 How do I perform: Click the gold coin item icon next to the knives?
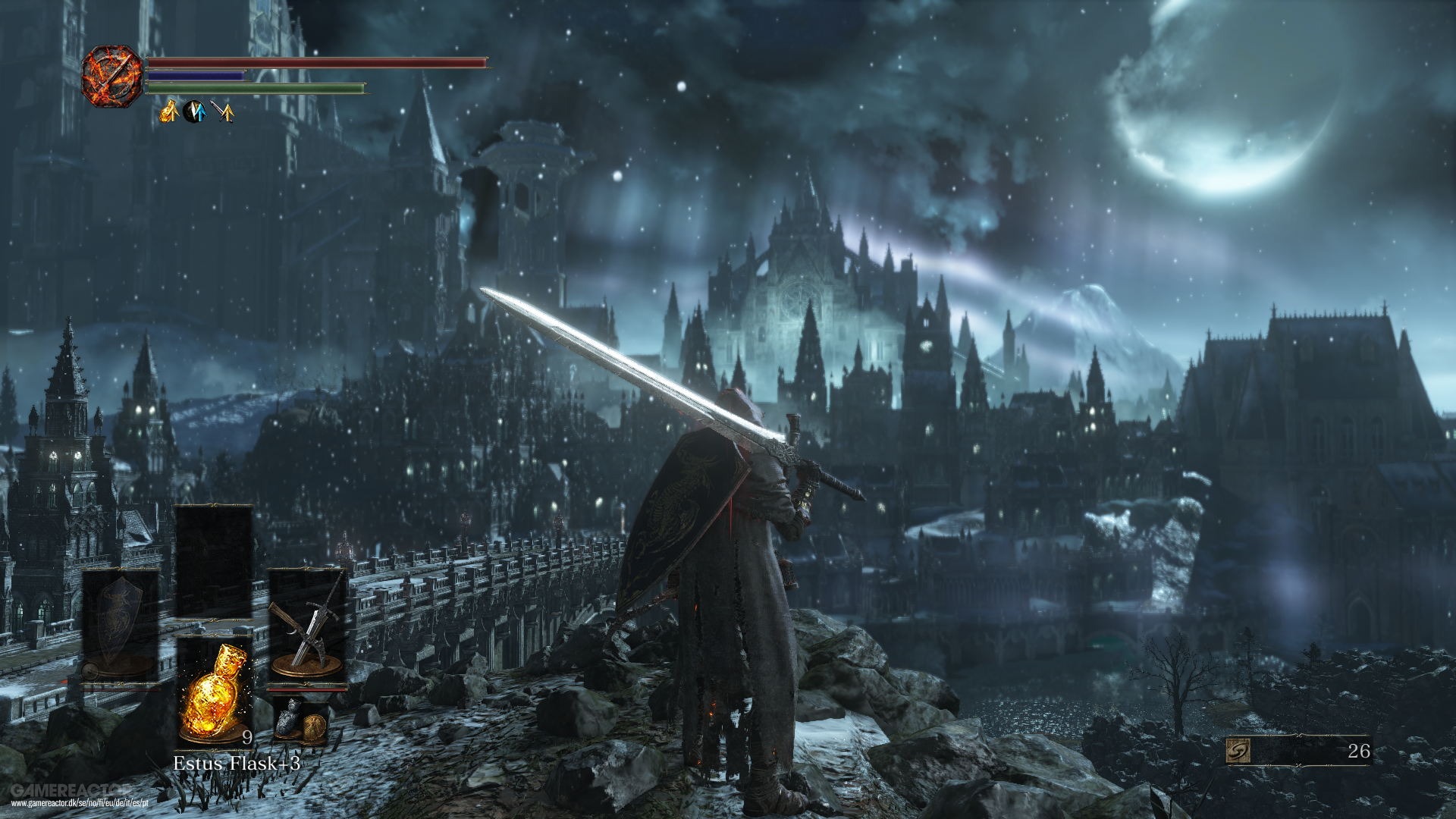(315, 726)
